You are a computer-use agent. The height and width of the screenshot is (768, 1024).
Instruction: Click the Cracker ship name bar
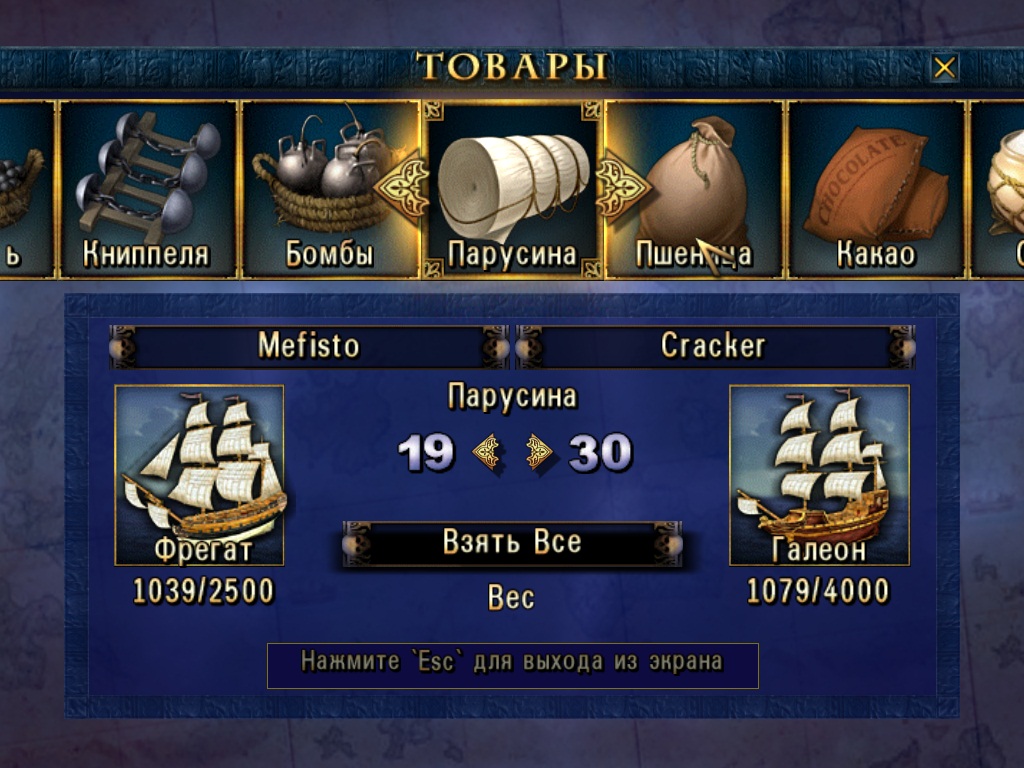(x=713, y=346)
